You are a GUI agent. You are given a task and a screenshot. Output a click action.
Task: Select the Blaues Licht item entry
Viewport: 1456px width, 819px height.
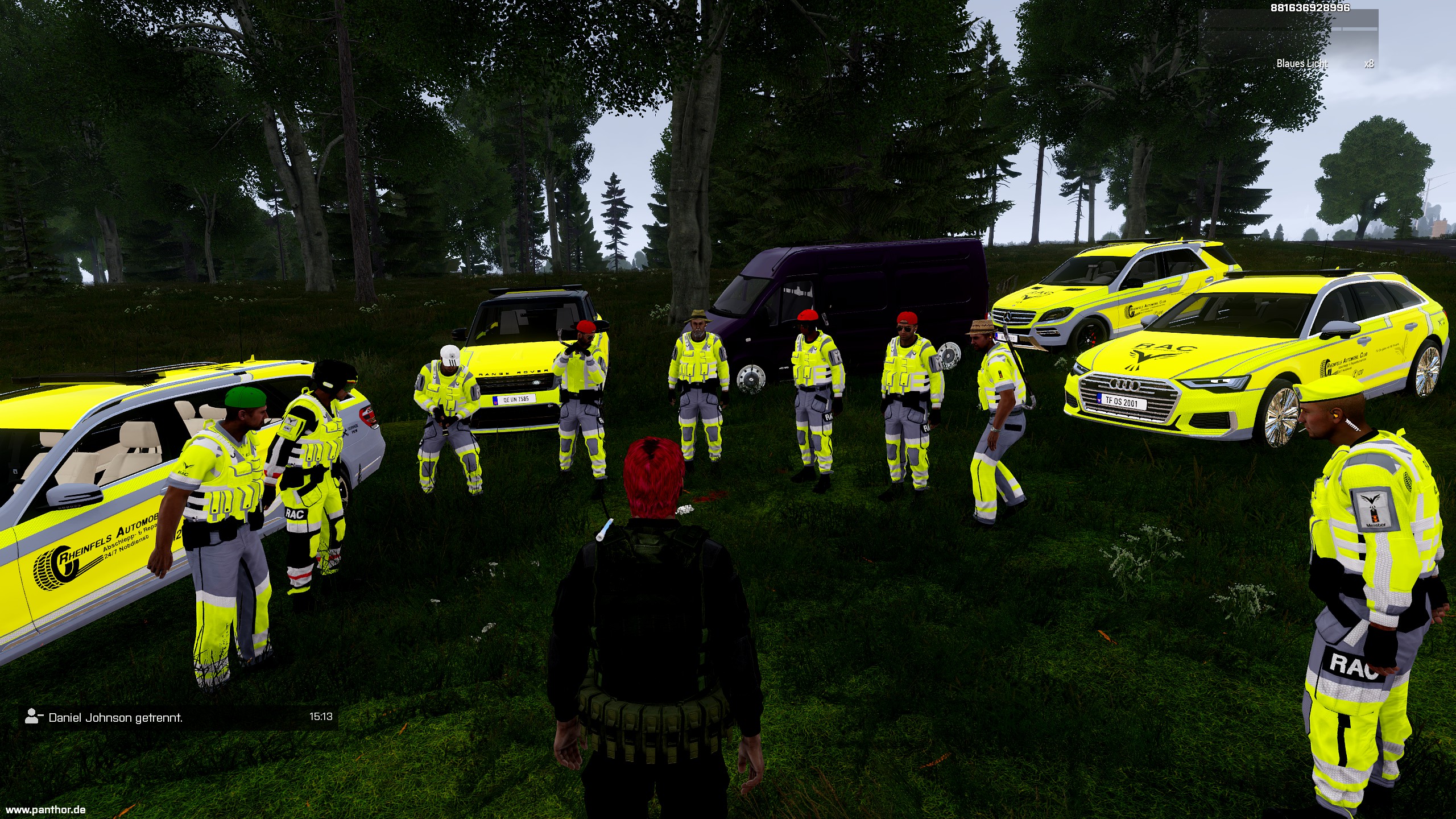point(1302,64)
